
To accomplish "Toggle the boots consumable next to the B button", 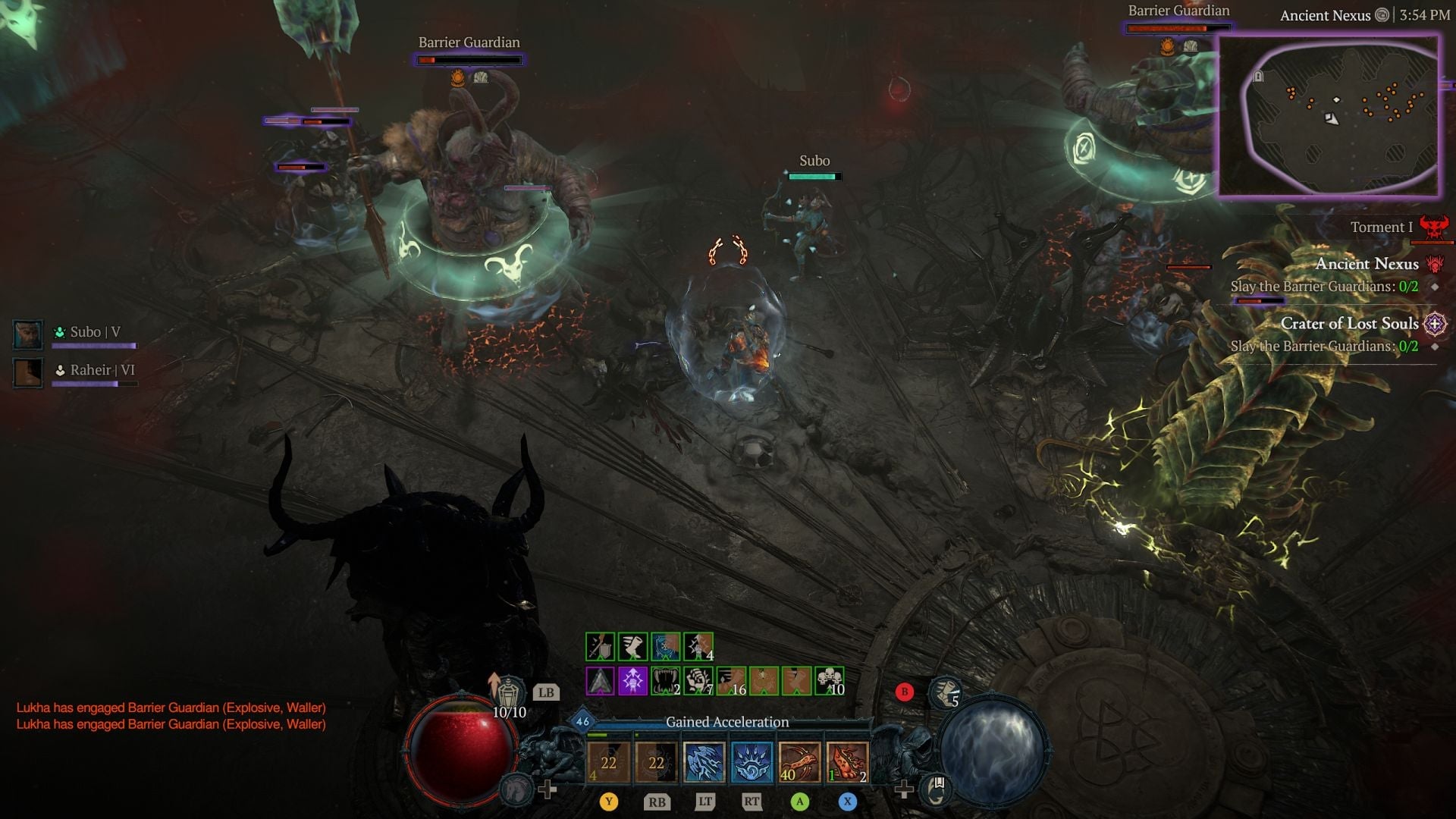I will 945,692.
